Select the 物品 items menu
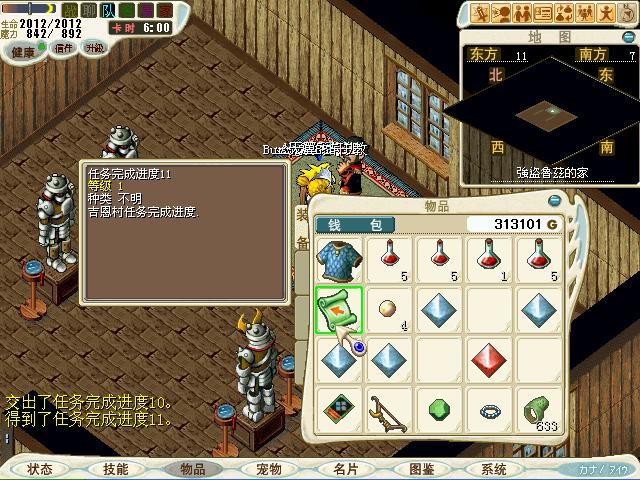 point(192,469)
